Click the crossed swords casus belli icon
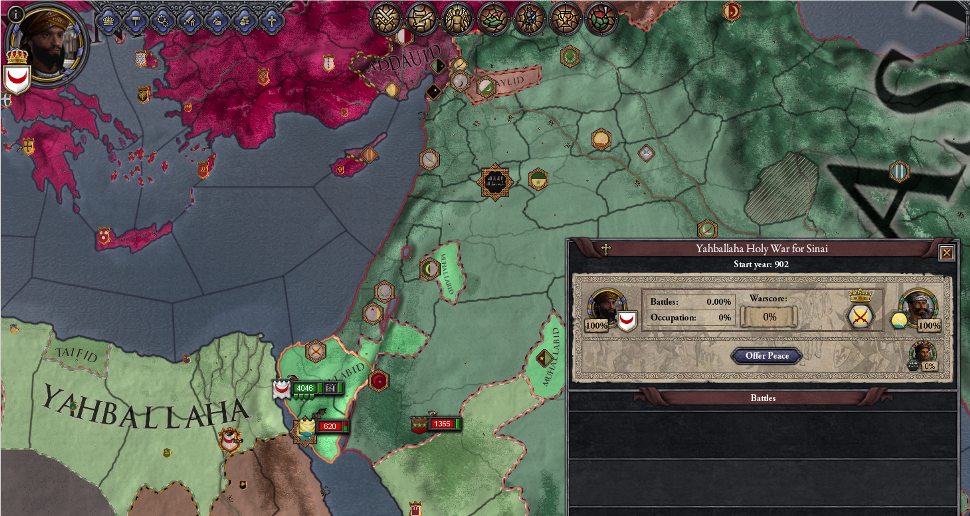The image size is (970, 516). (858, 317)
